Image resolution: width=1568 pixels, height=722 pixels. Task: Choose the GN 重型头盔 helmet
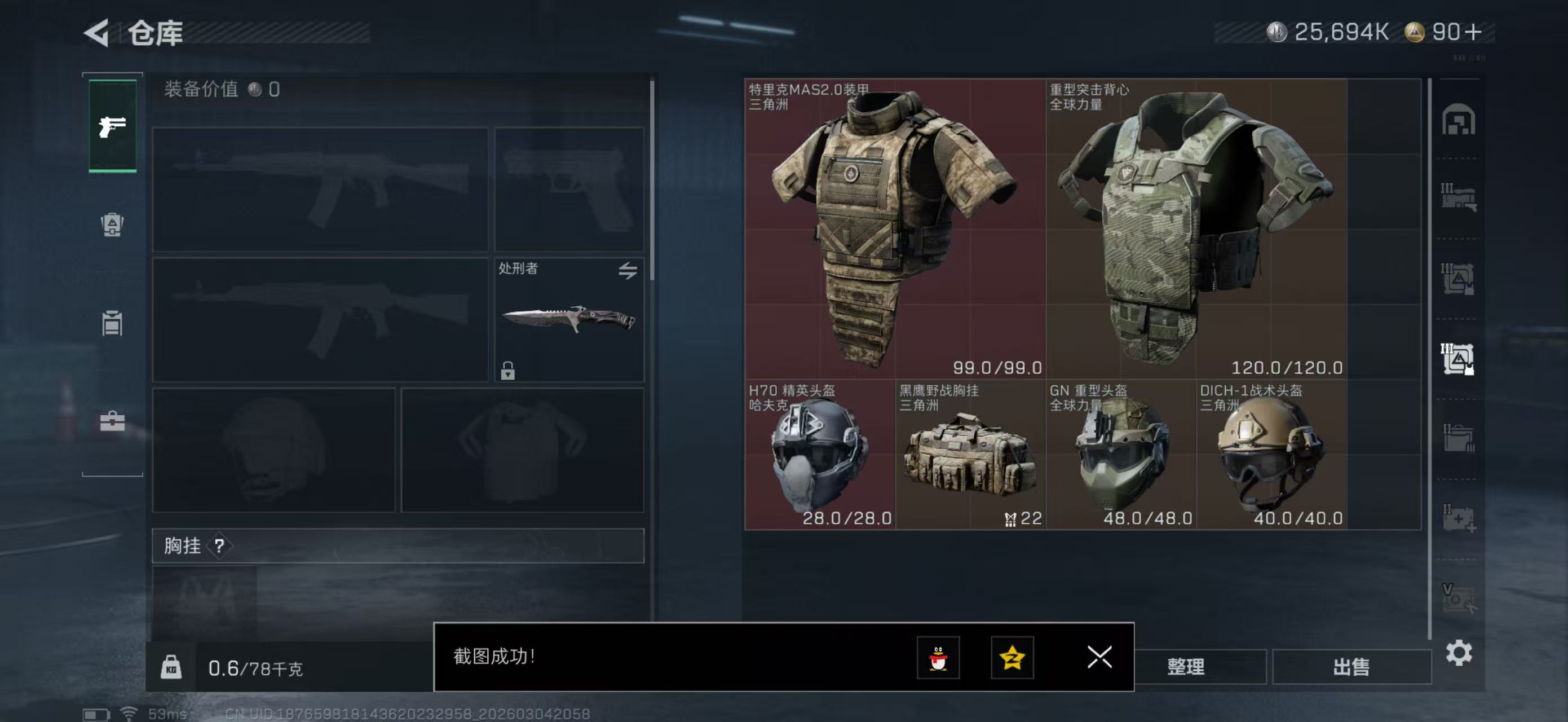click(1120, 455)
